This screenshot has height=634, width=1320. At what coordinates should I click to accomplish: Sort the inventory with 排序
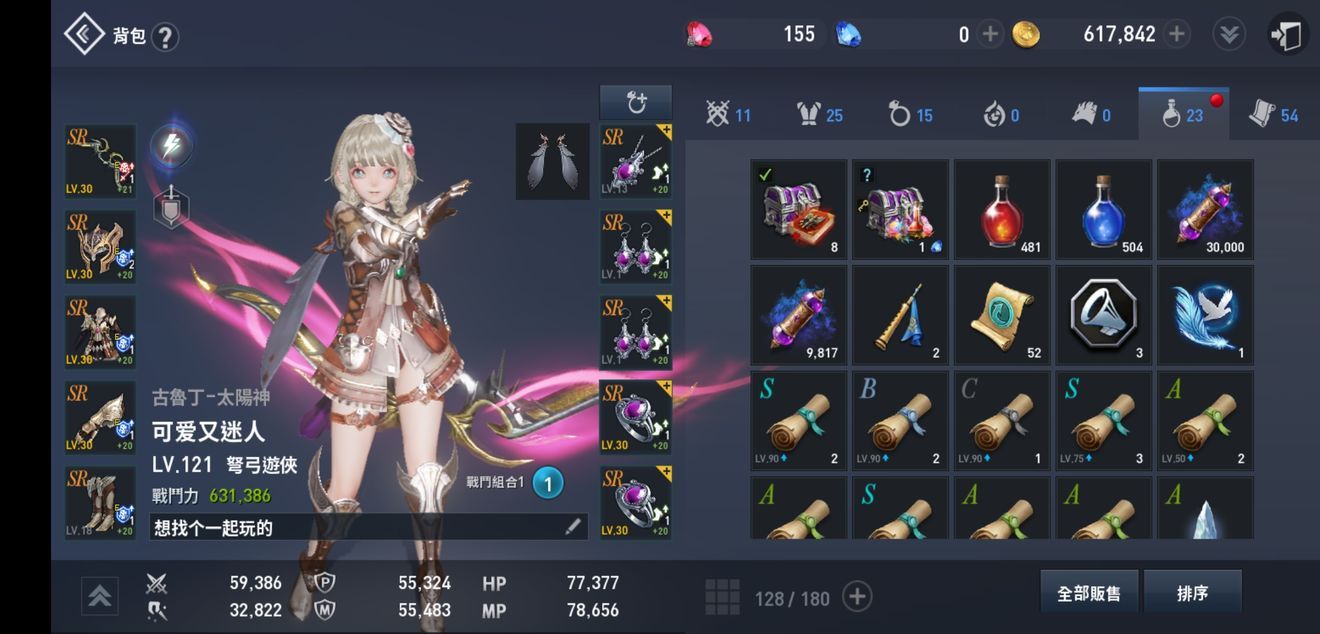(x=1192, y=593)
